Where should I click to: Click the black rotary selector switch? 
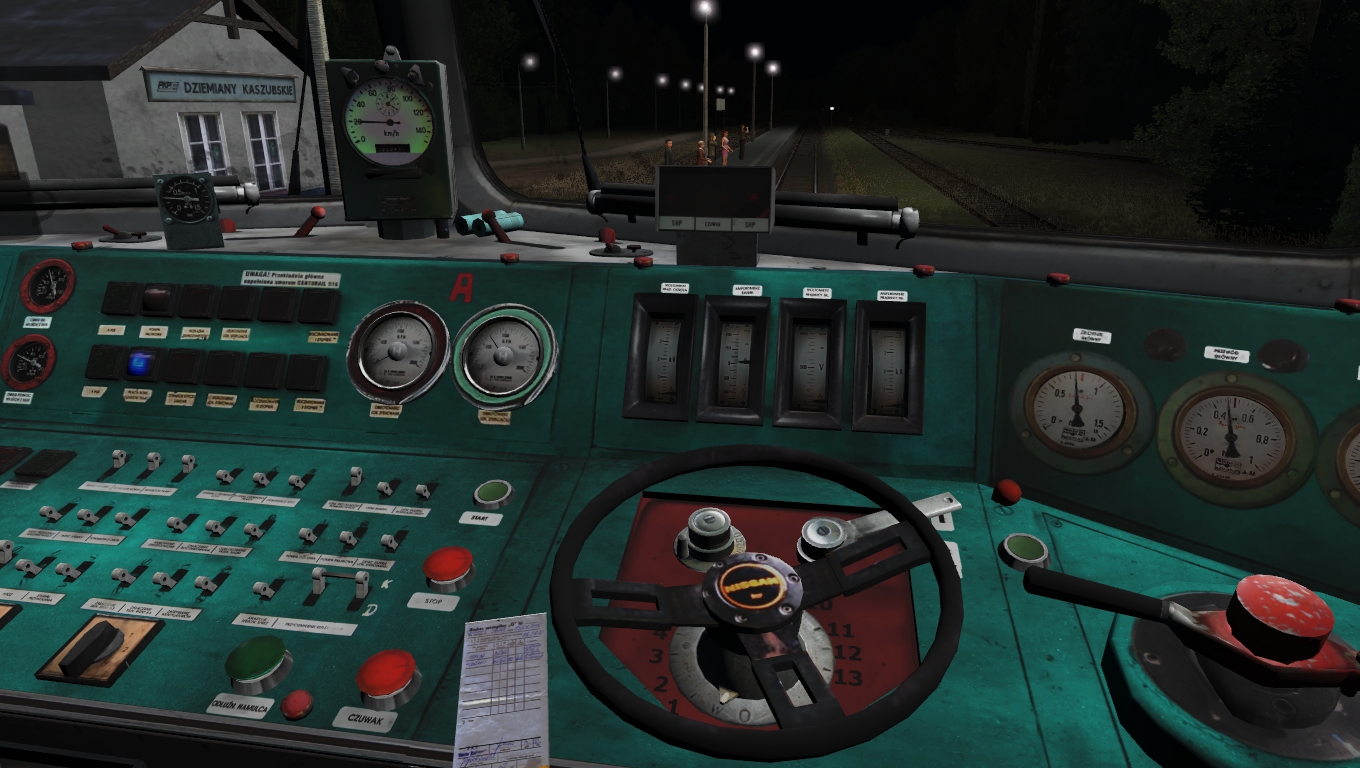[x=92, y=647]
